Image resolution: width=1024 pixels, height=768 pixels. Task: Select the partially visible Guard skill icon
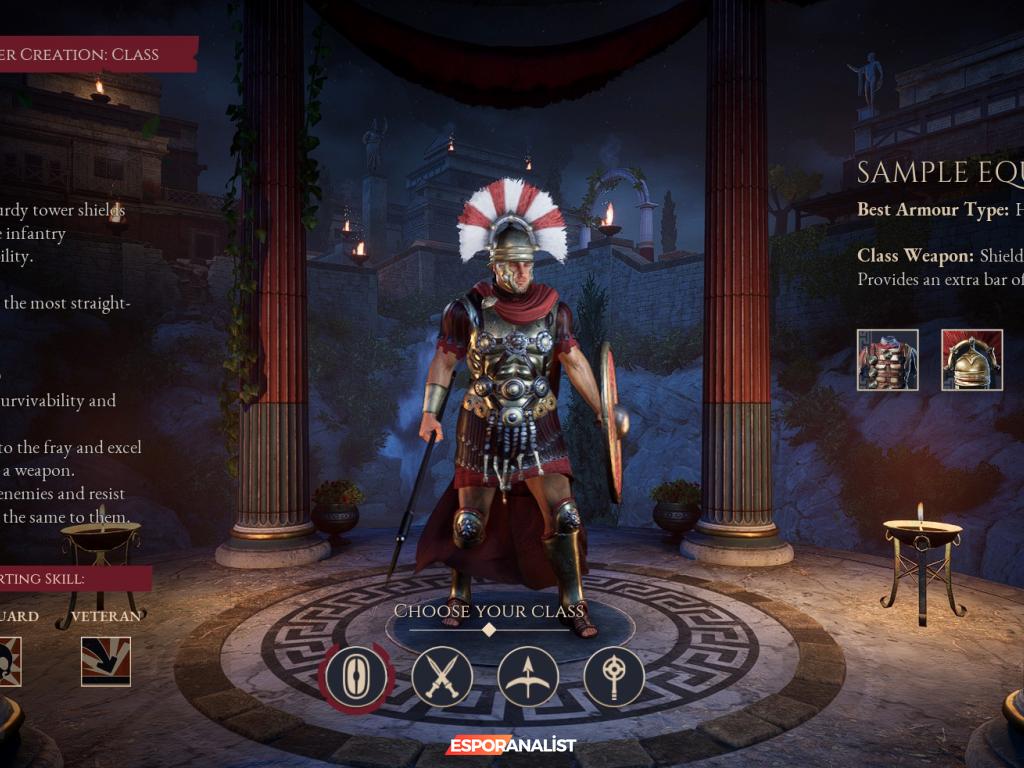[x=10, y=661]
